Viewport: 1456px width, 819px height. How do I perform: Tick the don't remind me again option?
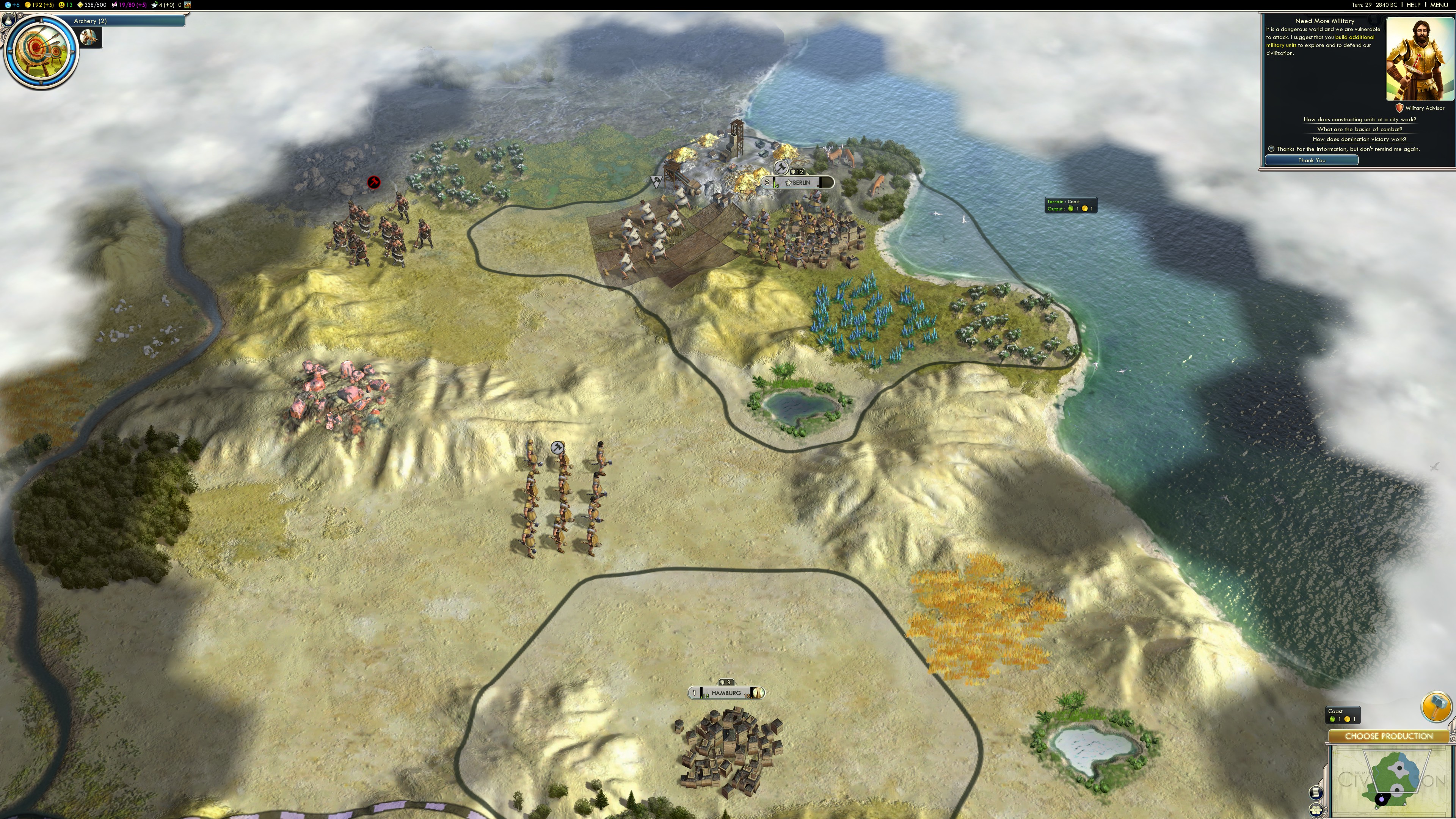tap(1271, 149)
